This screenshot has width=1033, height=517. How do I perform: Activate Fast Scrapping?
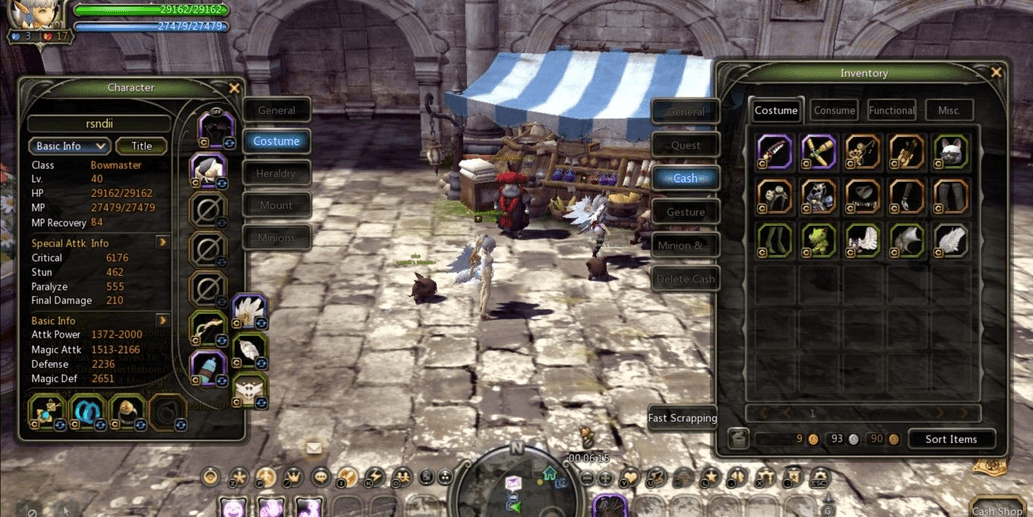[x=682, y=418]
